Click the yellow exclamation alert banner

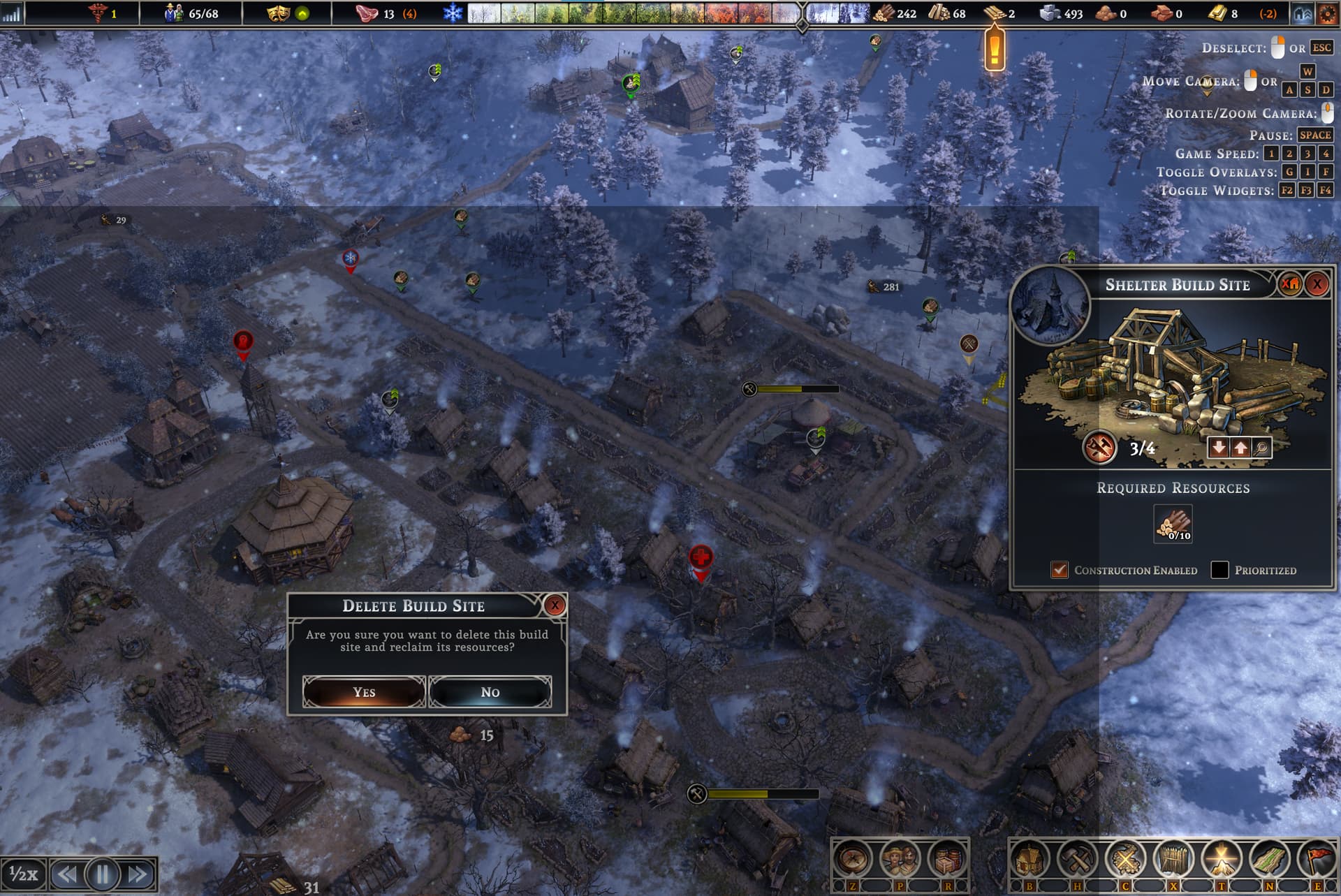[x=995, y=49]
